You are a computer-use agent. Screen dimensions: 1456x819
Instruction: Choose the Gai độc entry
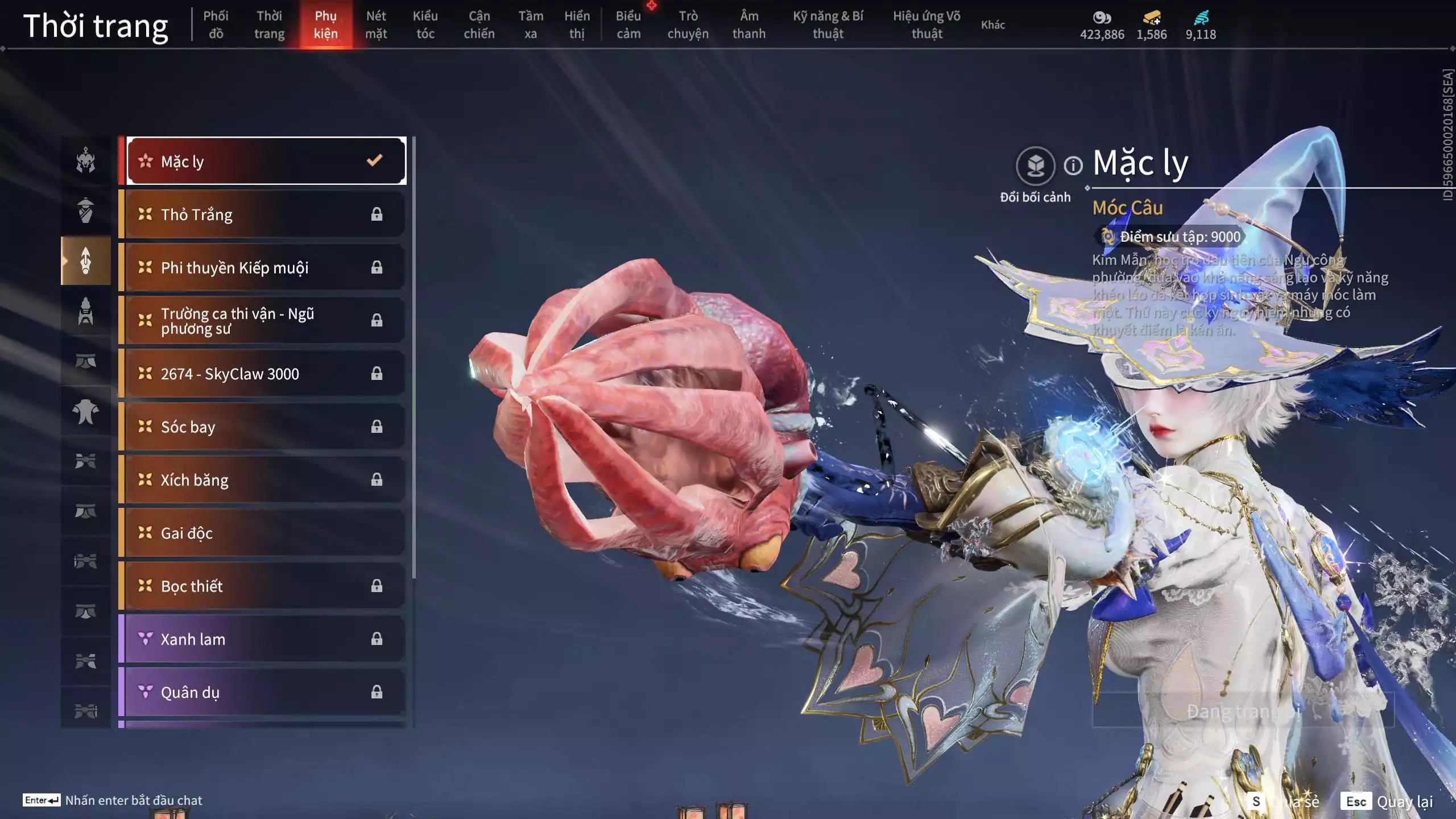click(x=266, y=533)
